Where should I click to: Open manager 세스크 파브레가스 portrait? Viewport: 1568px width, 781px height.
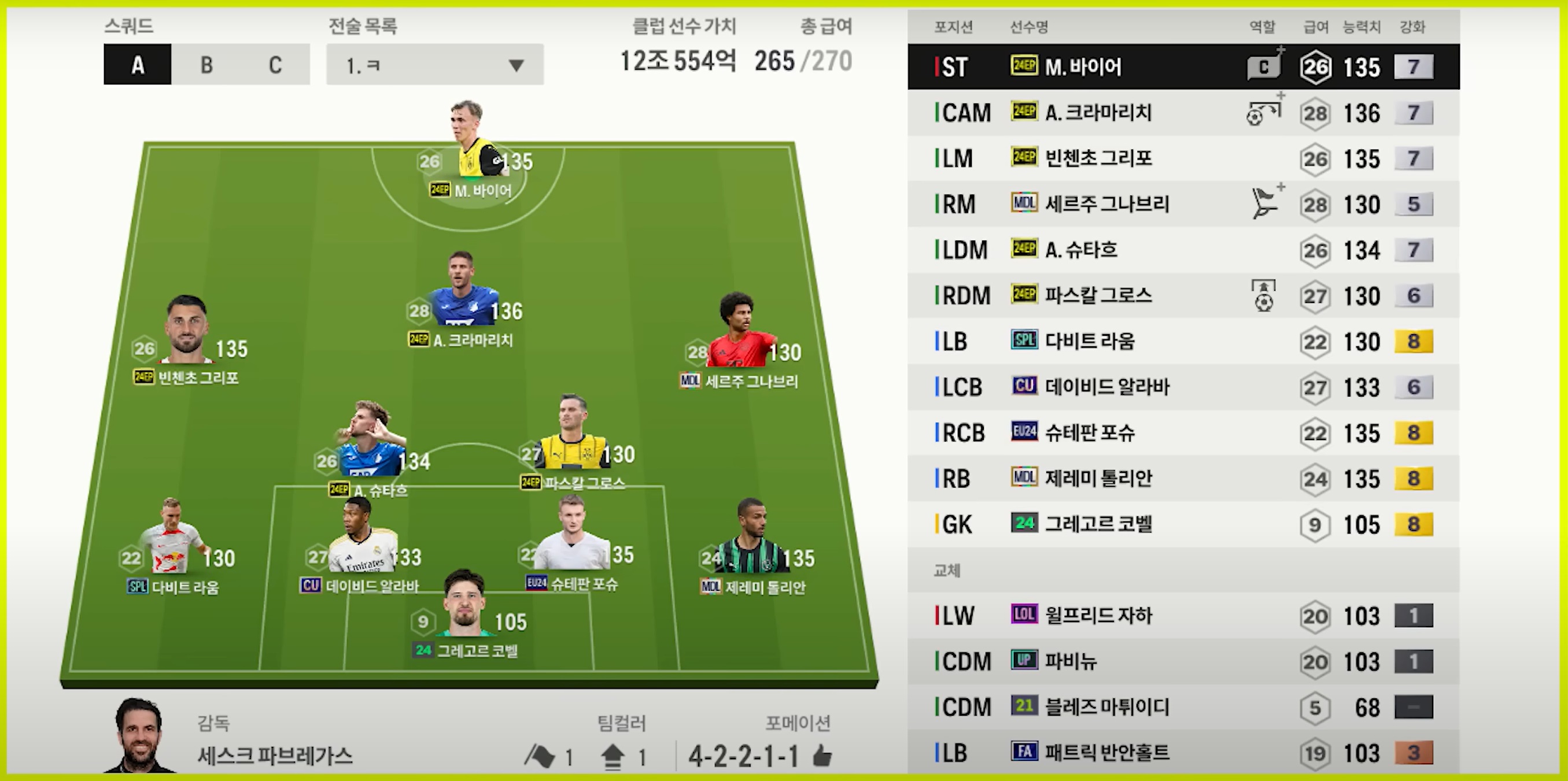pos(141,737)
